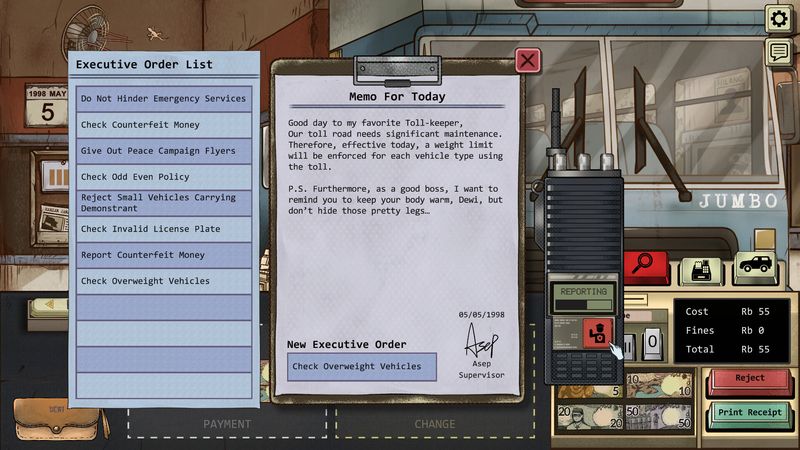Viewport: 800px width, 450px height.
Task: Open the settings gear menu
Action: (x=778, y=18)
